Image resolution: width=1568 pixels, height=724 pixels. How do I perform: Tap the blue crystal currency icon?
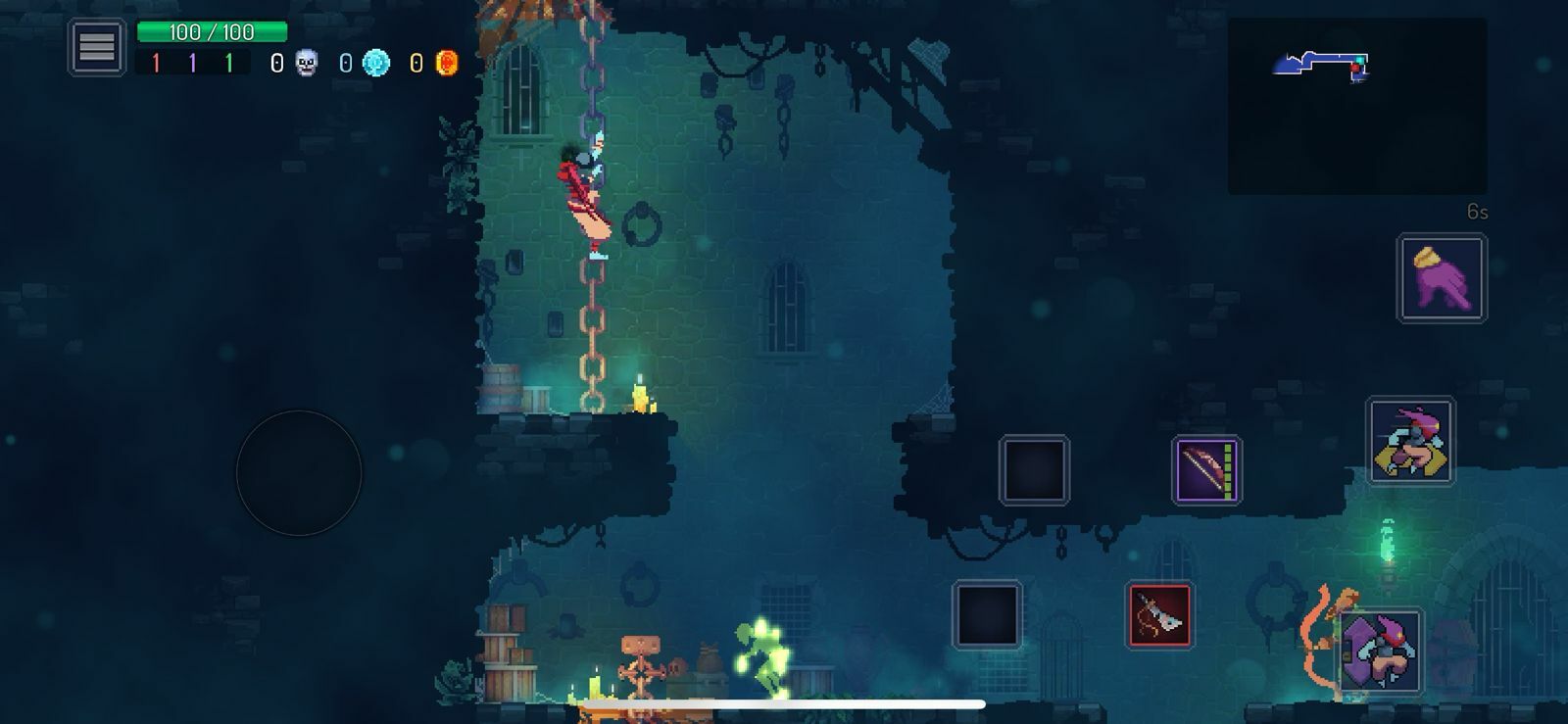375,63
